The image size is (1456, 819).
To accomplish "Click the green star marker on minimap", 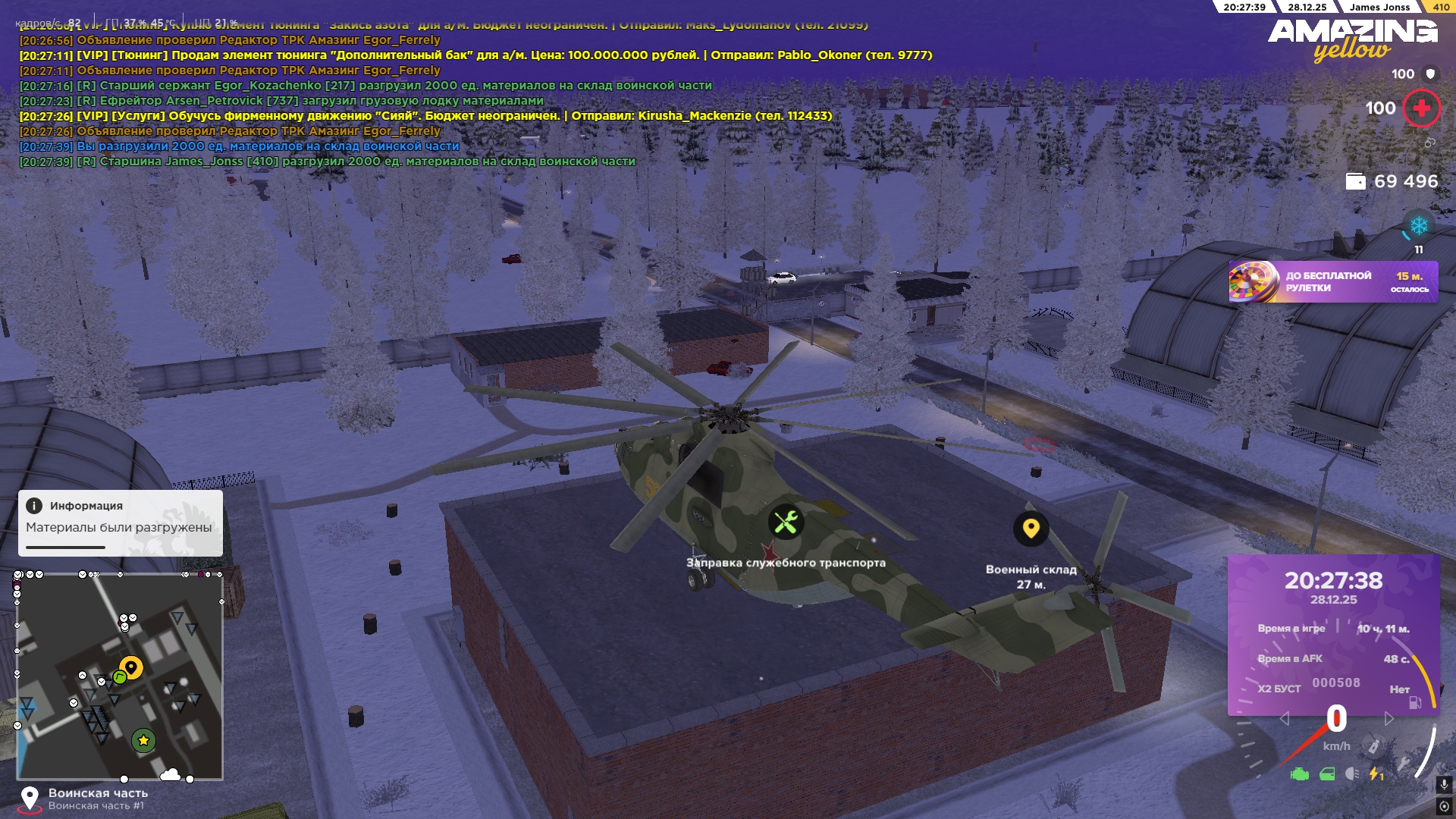I will [143, 740].
